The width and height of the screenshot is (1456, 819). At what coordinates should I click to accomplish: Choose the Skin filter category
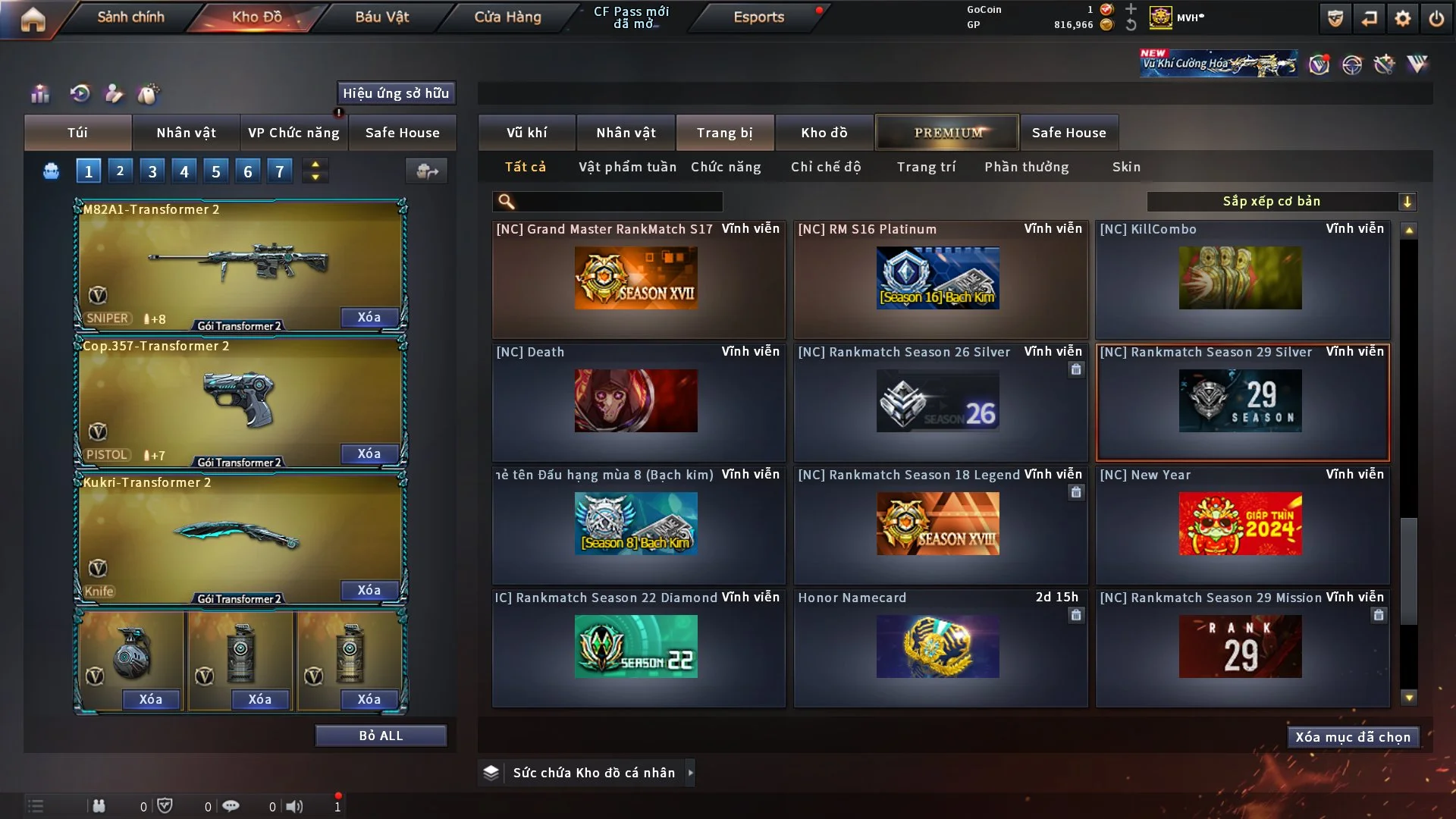(x=1126, y=167)
